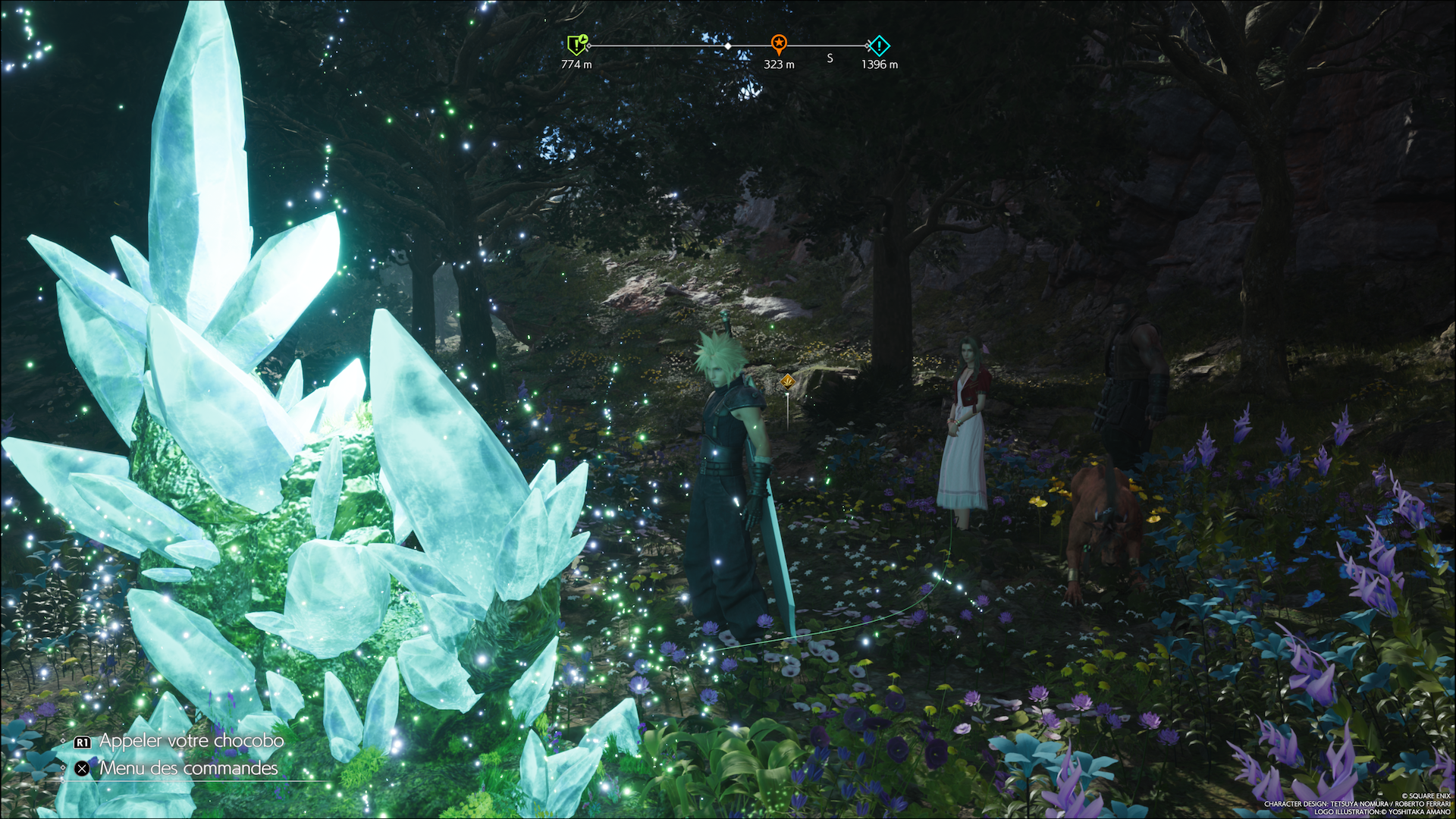Viewport: 1456px width, 819px height.
Task: Click the orange star objective marker on compass
Action: 779,43
